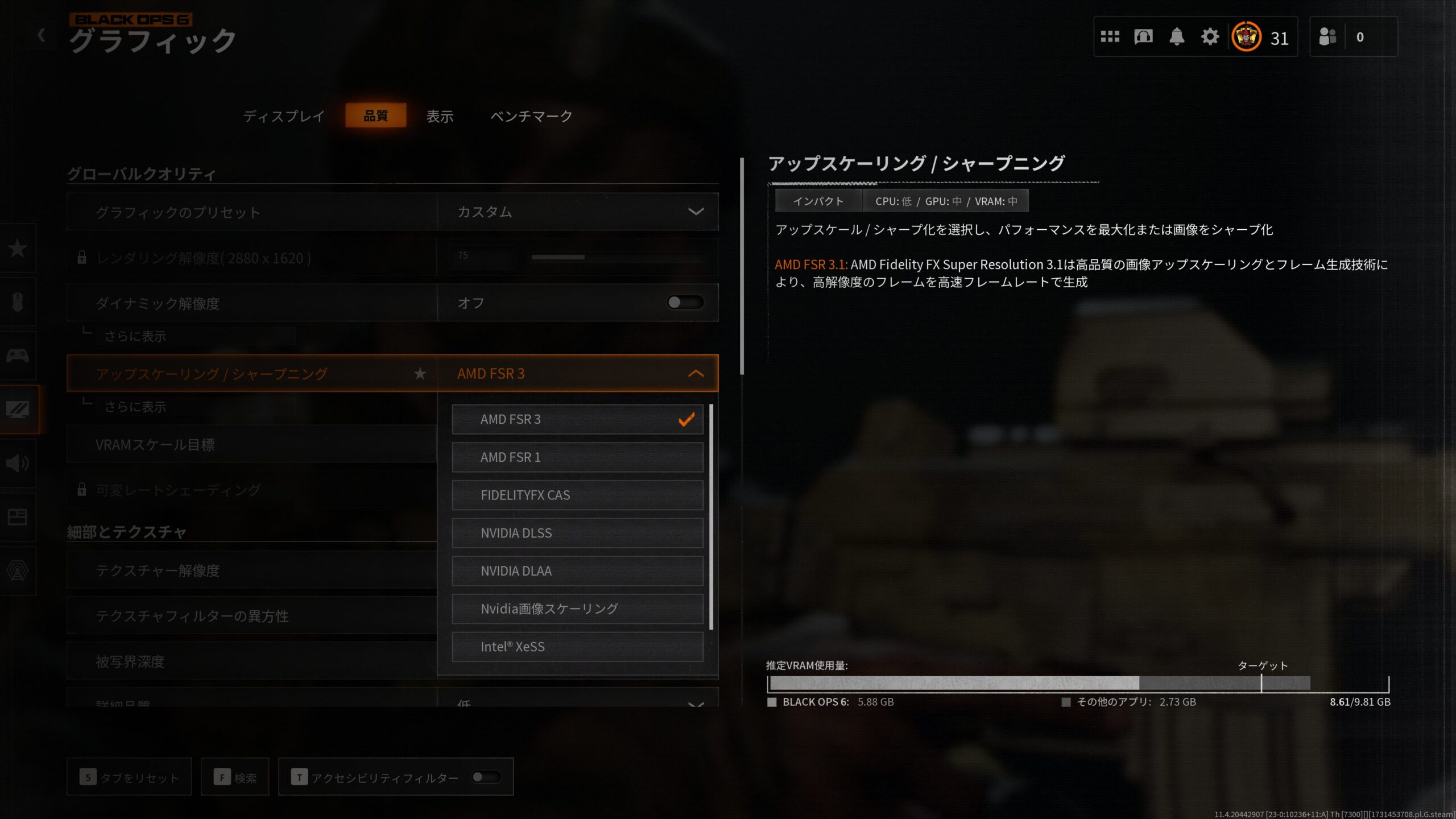This screenshot has height=819, width=1456.
Task: Open the 表示 tab
Action: tap(440, 116)
